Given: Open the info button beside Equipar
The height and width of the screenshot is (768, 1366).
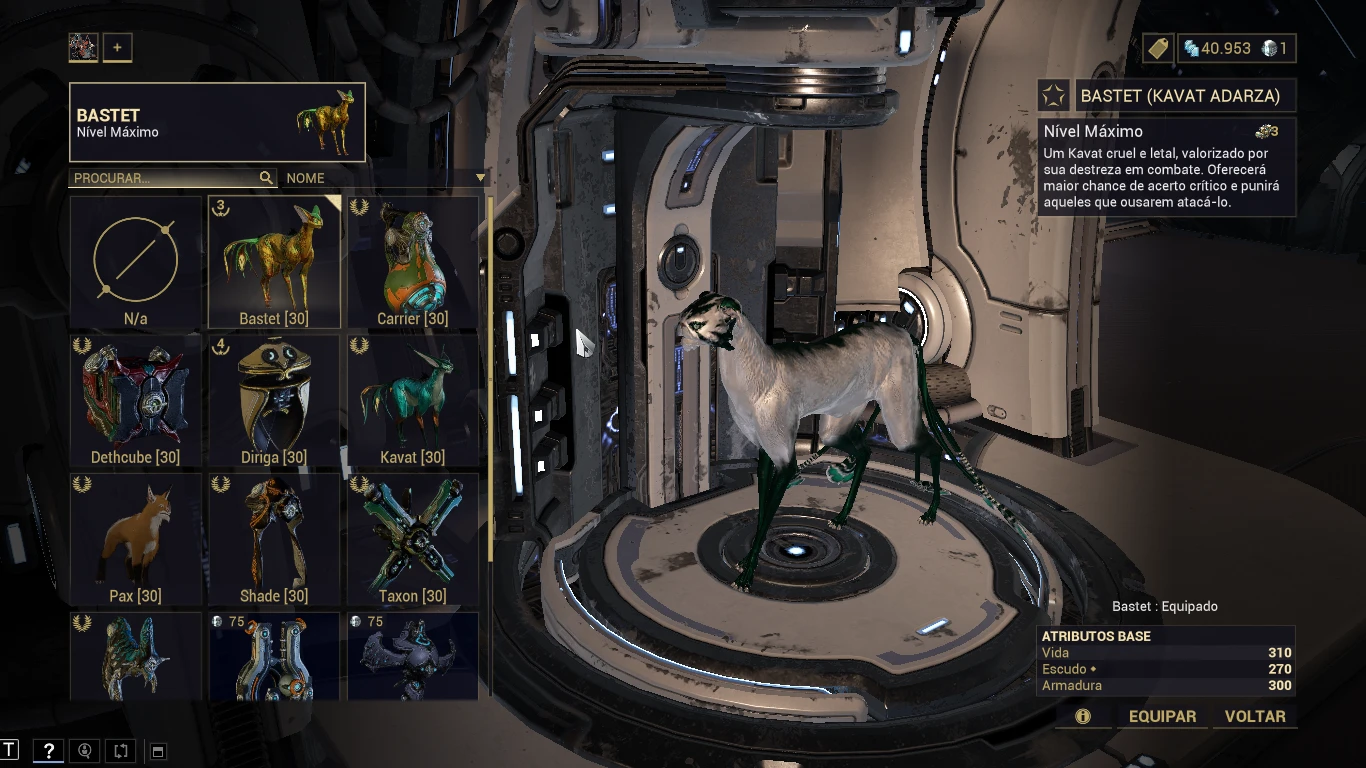Looking at the screenshot, I should point(1082,716).
